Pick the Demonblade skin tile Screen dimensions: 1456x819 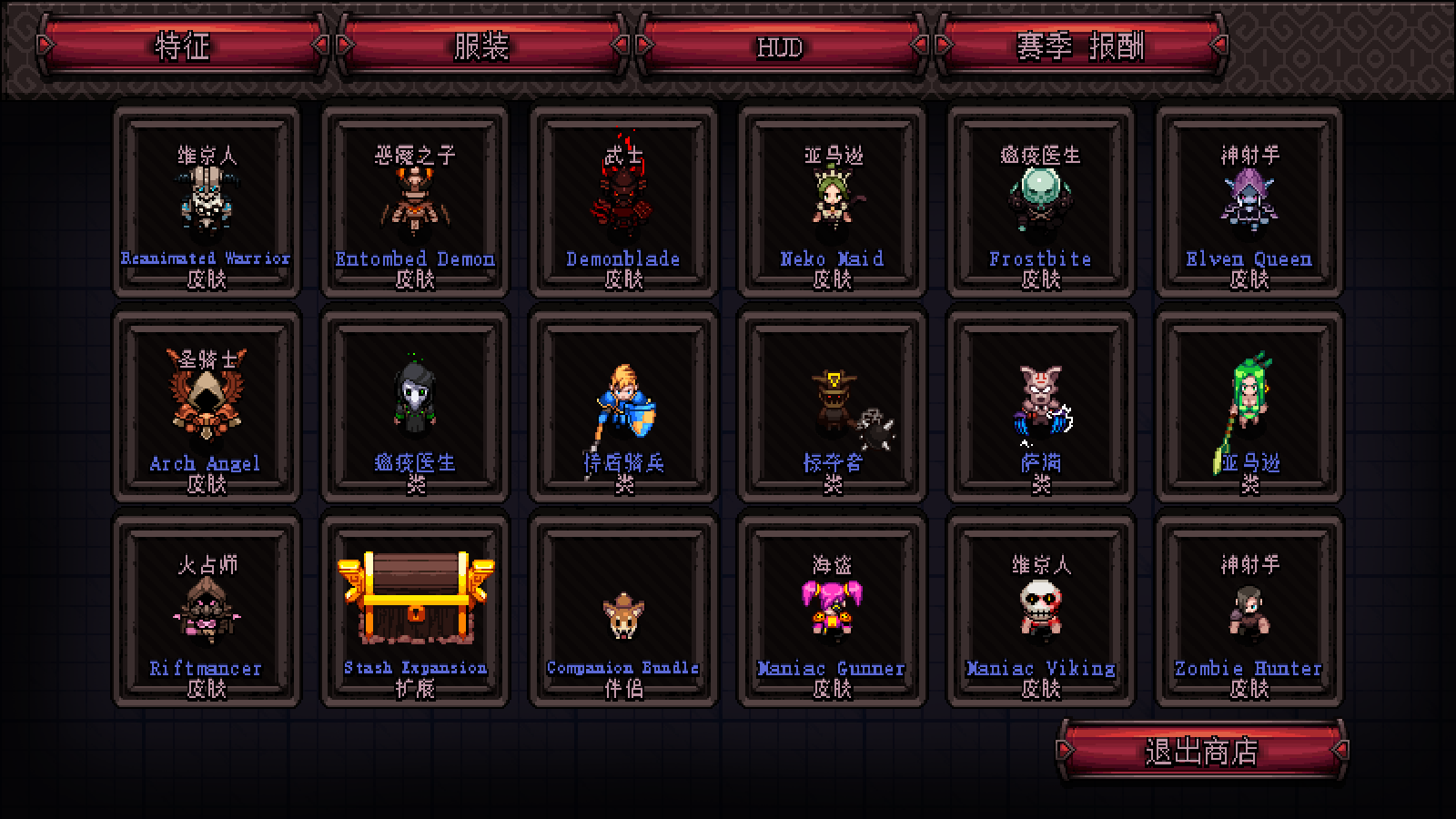(623, 203)
